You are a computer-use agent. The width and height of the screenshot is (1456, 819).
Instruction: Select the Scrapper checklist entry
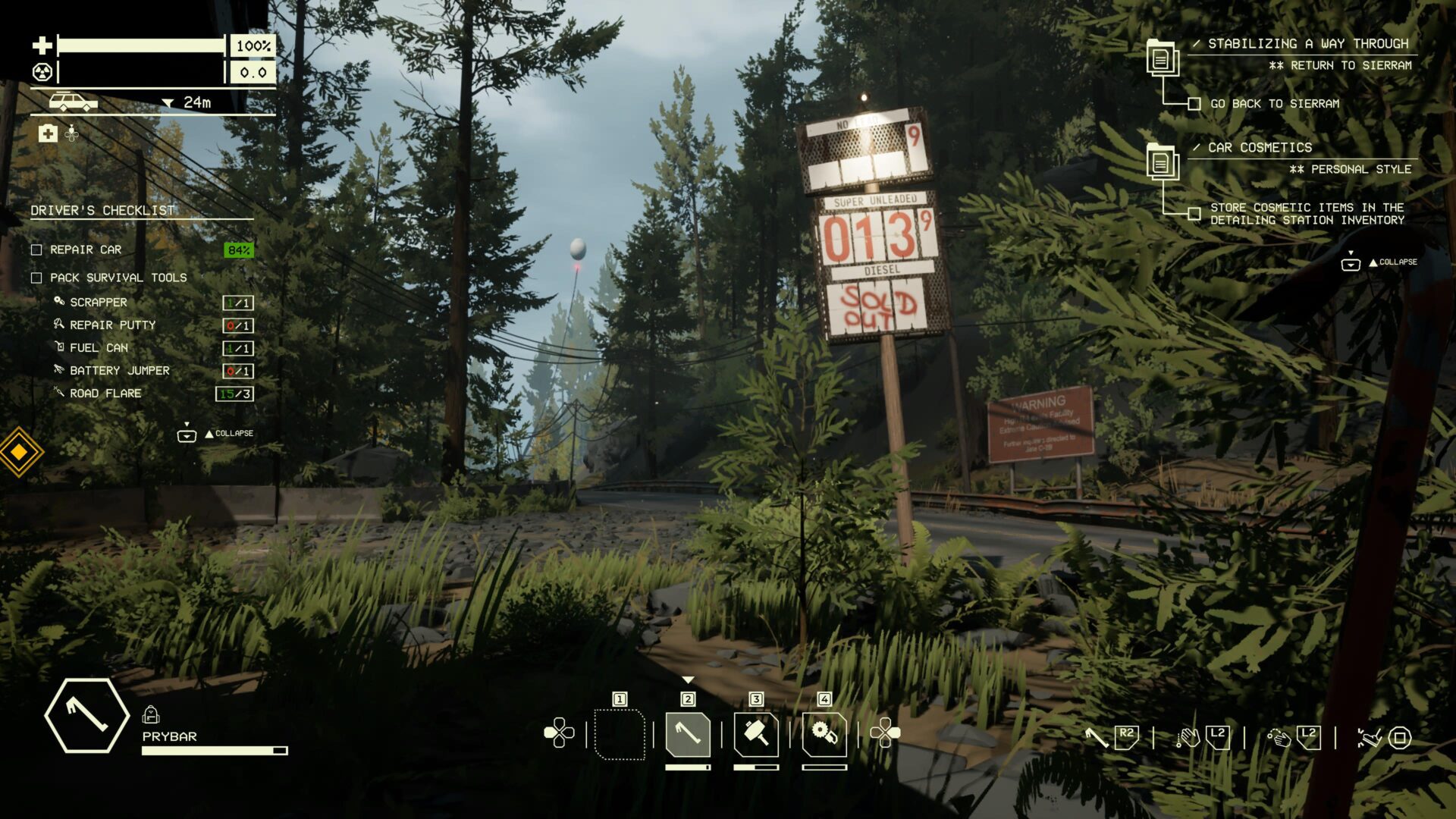pos(99,303)
